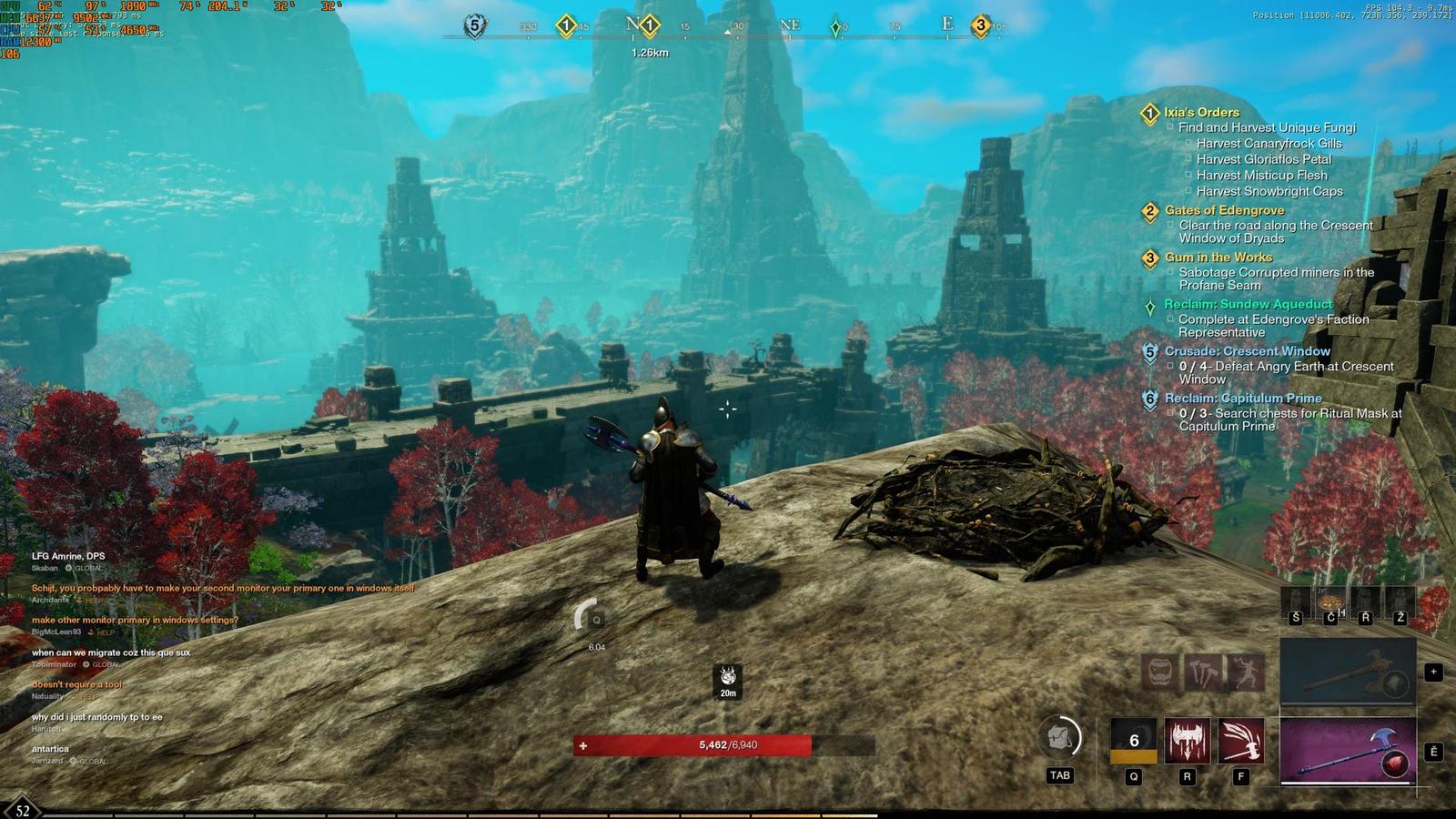This screenshot has width=1456, height=819.
Task: Open the inventory bag icon
Action: point(1059,738)
